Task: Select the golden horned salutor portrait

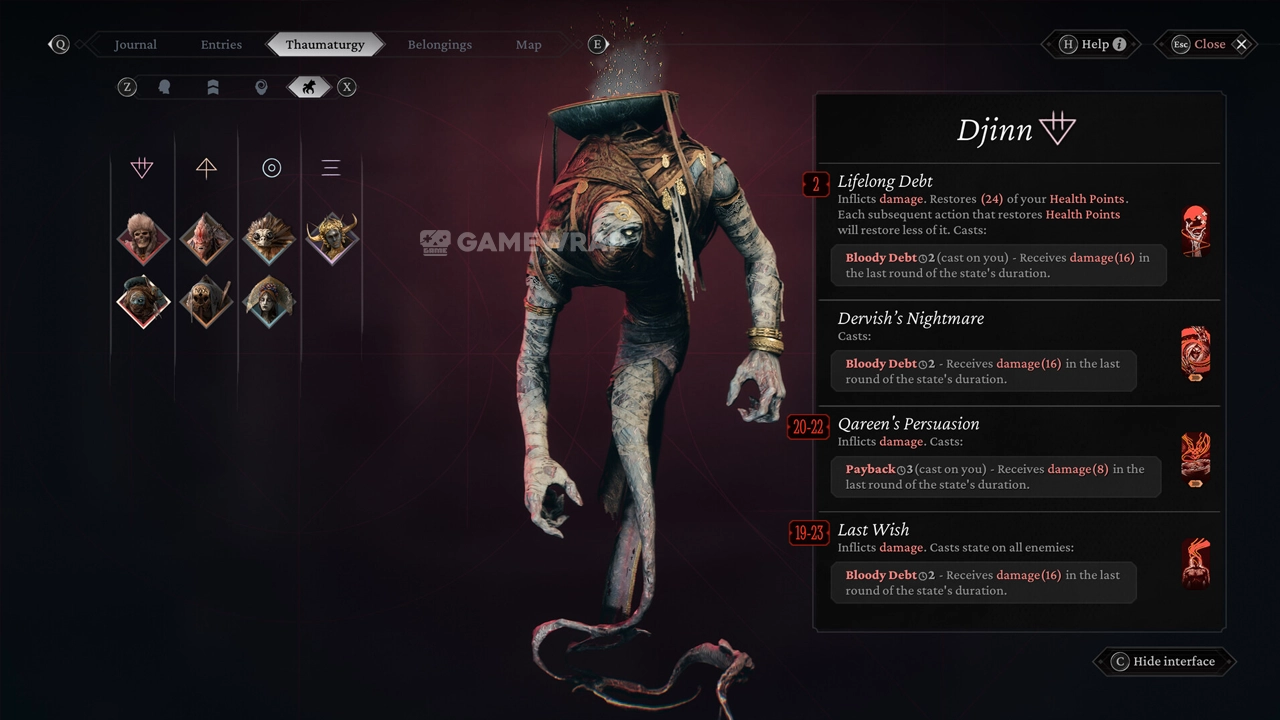Action: 332,238
